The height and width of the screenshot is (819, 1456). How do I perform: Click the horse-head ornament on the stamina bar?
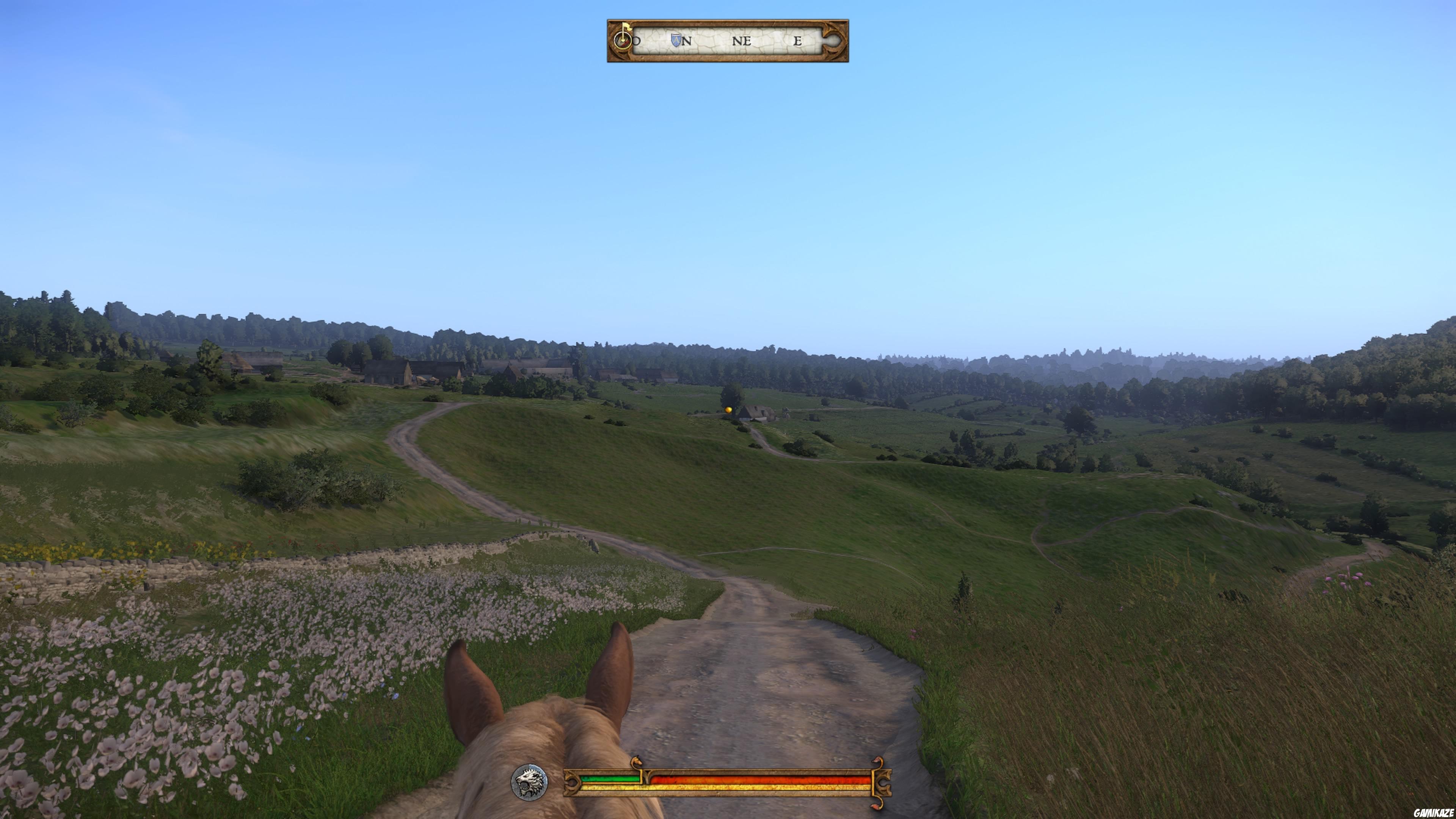click(637, 761)
